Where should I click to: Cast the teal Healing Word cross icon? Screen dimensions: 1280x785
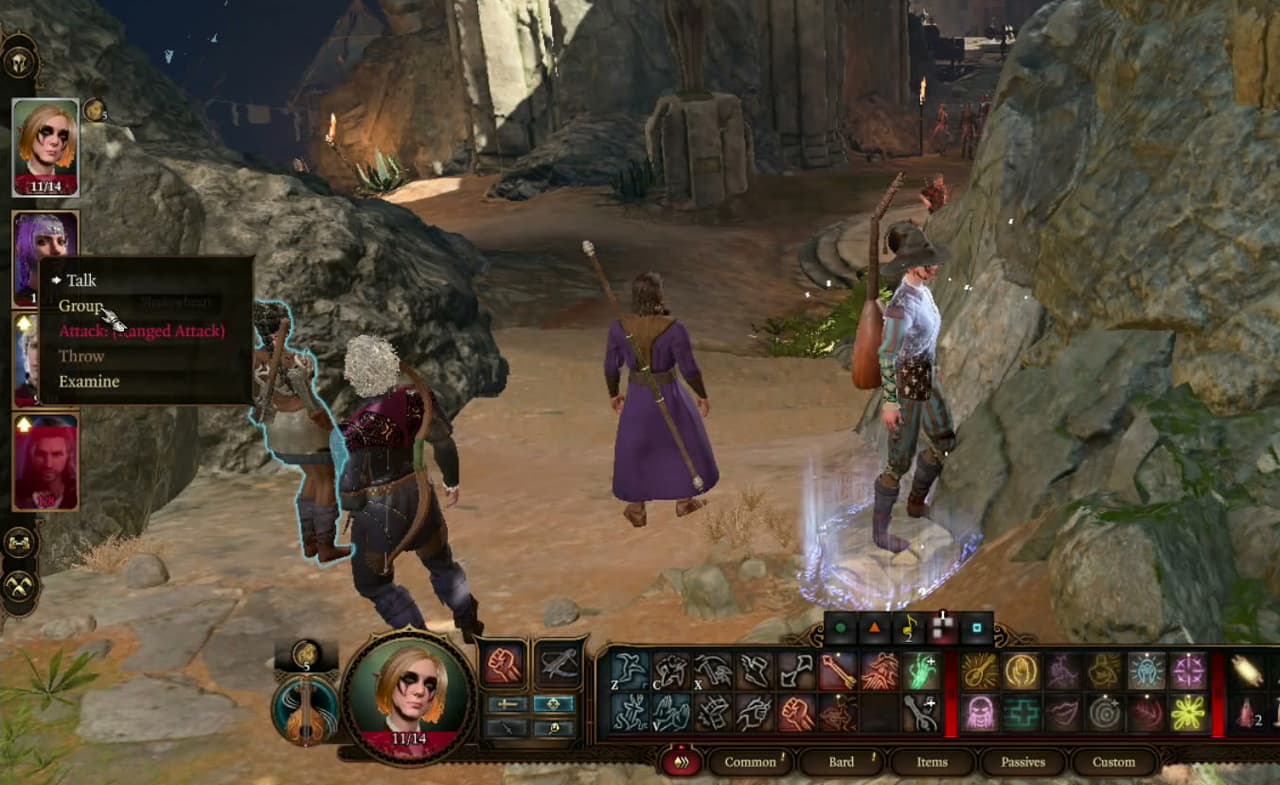click(x=1021, y=712)
